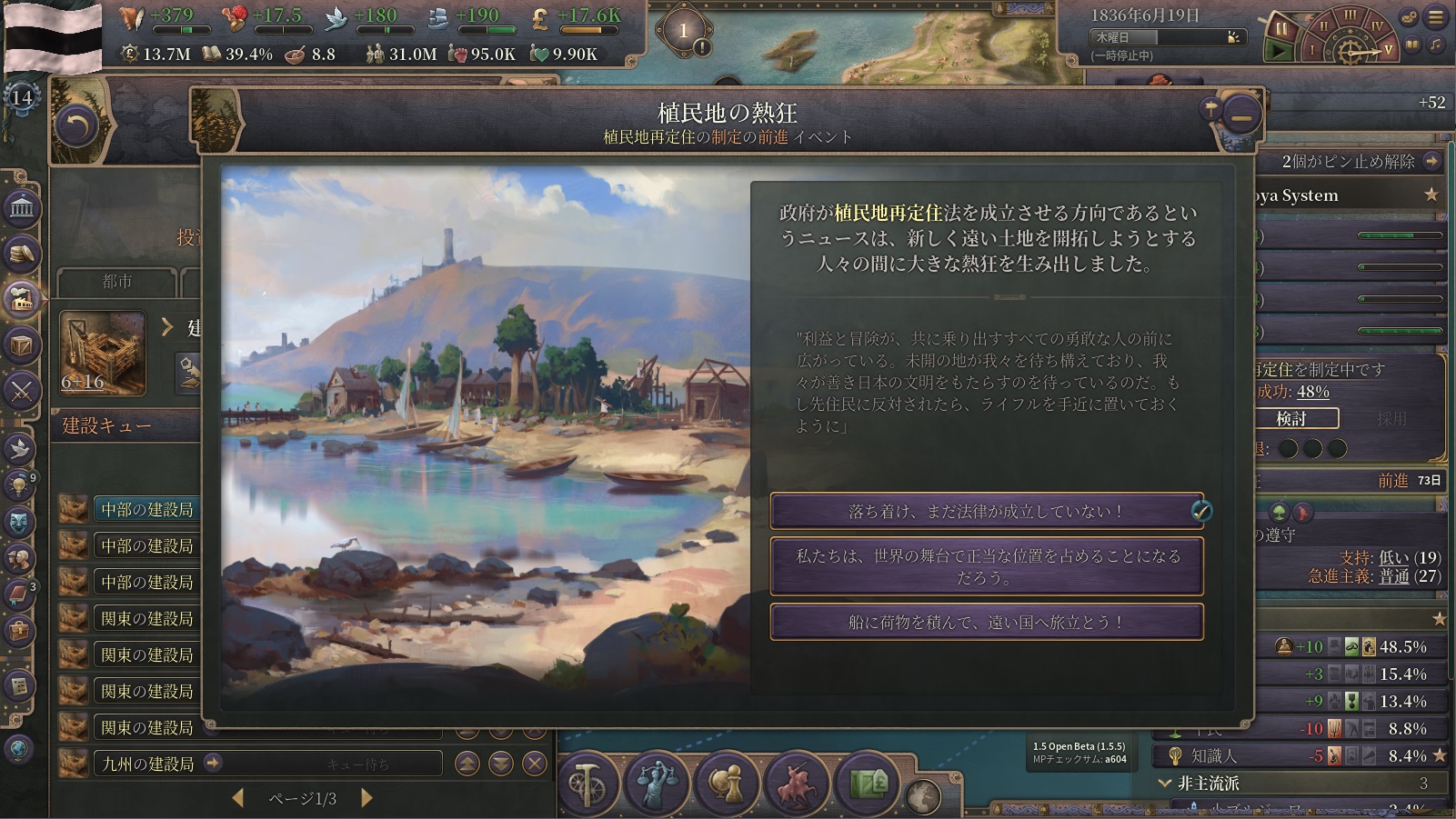Click 2個がピン止め解除 arrow button
Screen dimensions: 1456x819
pyautogui.click(x=1432, y=162)
